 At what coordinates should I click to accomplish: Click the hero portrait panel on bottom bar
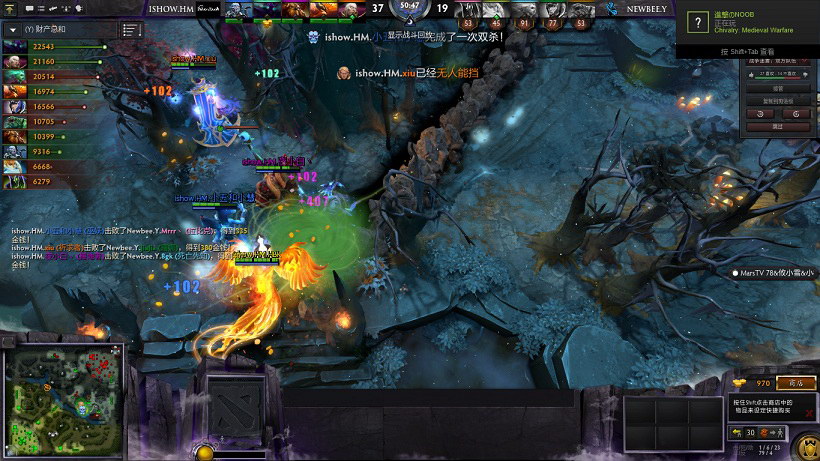(x=236, y=410)
